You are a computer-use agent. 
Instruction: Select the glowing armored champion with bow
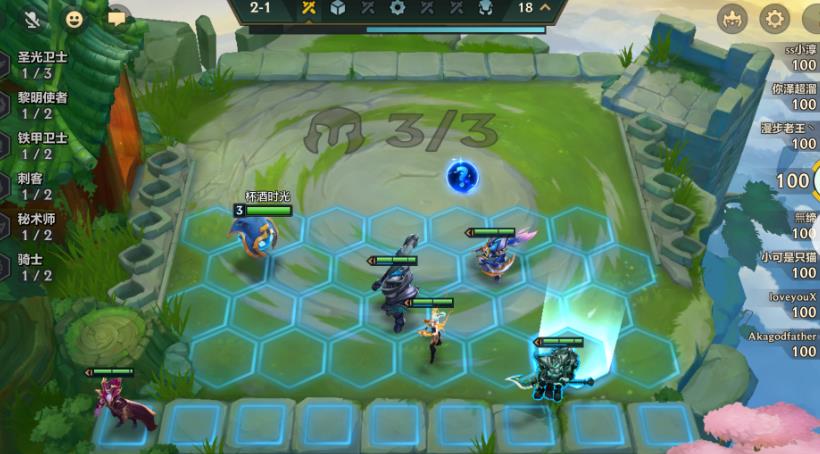(x=555, y=370)
